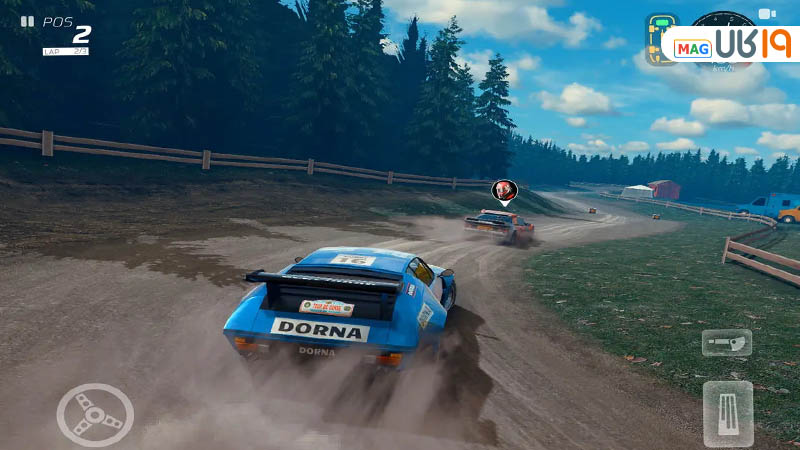Pull the handbrake button

coord(726,343)
